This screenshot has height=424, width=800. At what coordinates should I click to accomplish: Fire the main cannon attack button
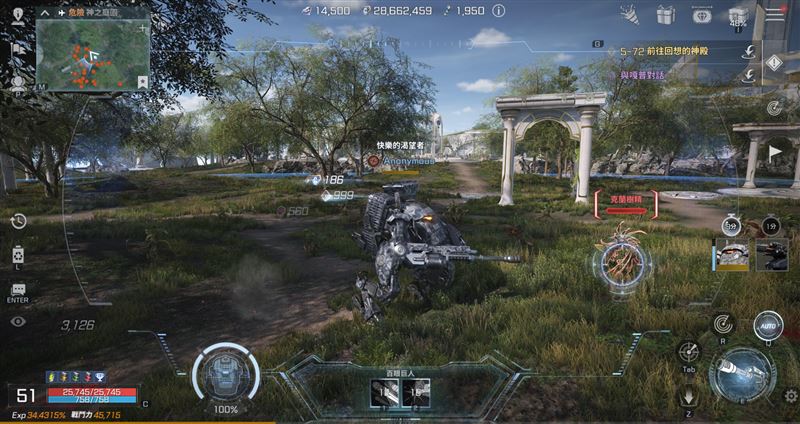click(742, 376)
